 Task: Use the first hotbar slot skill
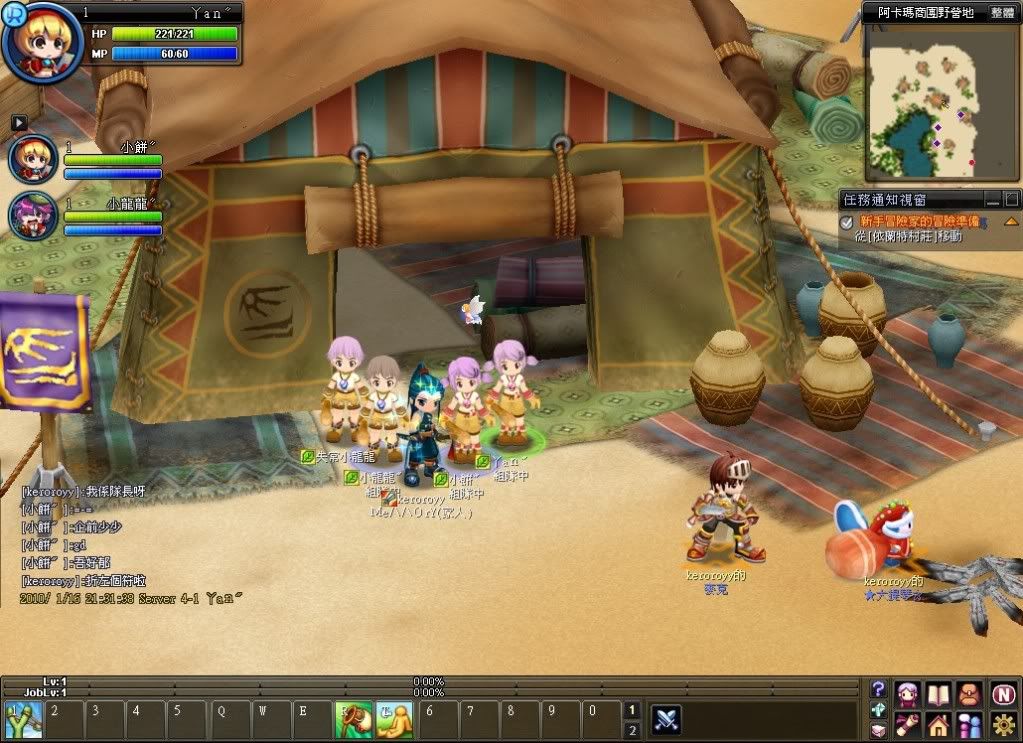pyautogui.click(x=19, y=718)
